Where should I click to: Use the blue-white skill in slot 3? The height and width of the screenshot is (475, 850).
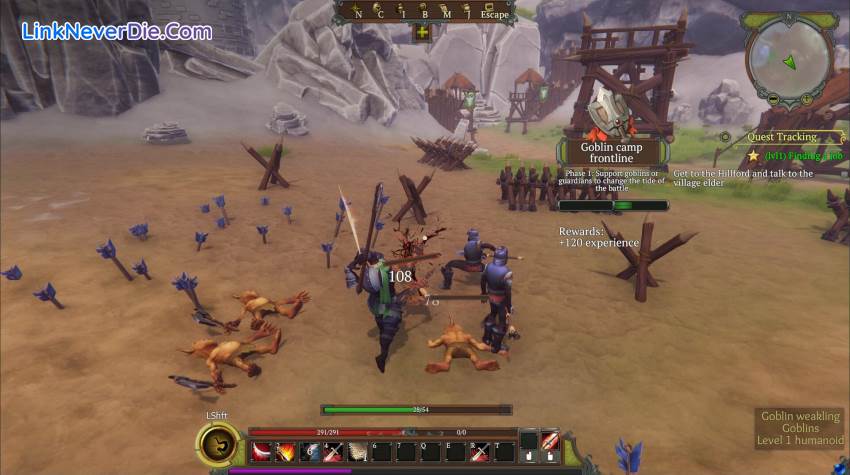coord(310,451)
